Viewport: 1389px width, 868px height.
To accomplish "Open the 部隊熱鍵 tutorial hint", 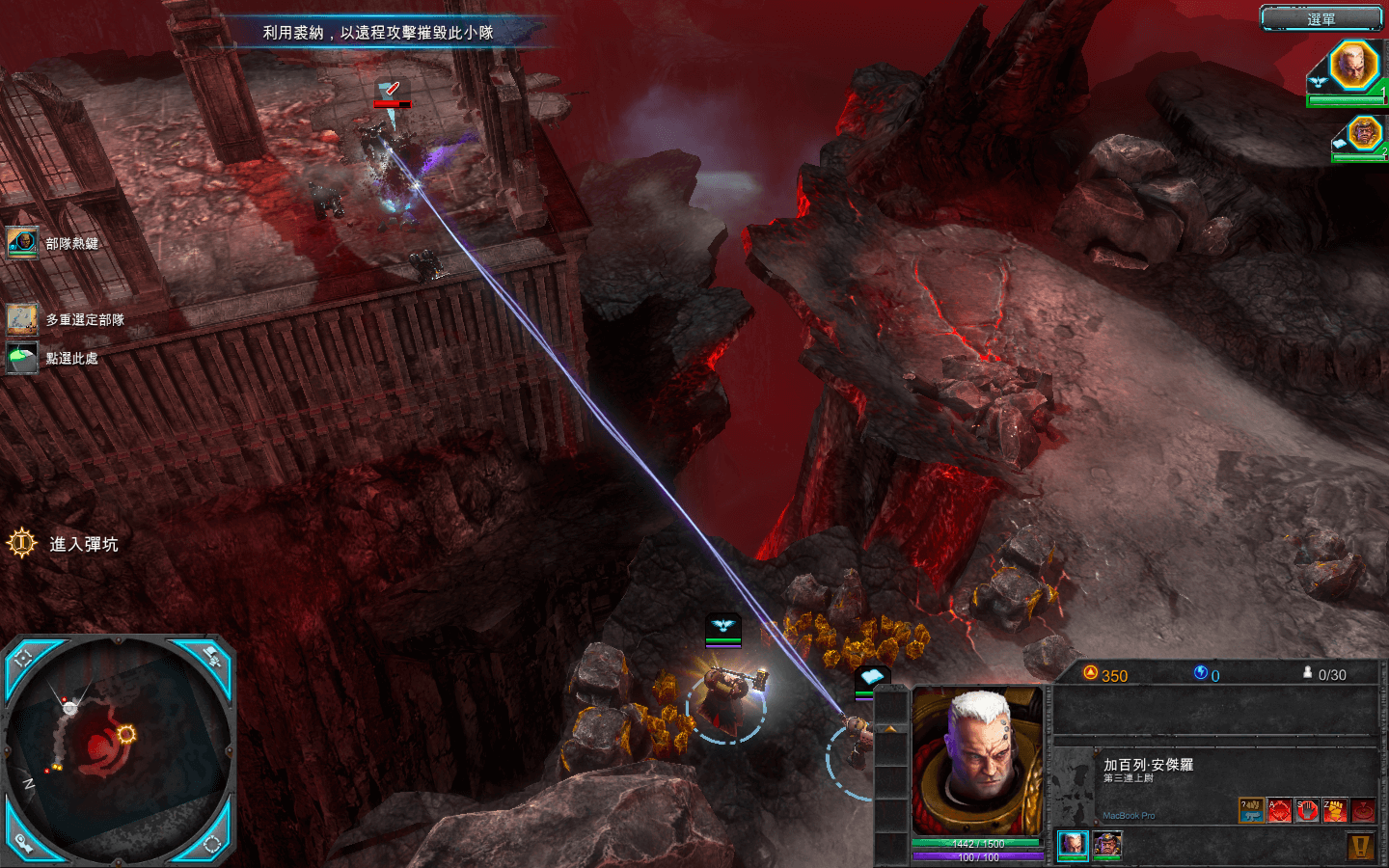I will click(x=22, y=243).
